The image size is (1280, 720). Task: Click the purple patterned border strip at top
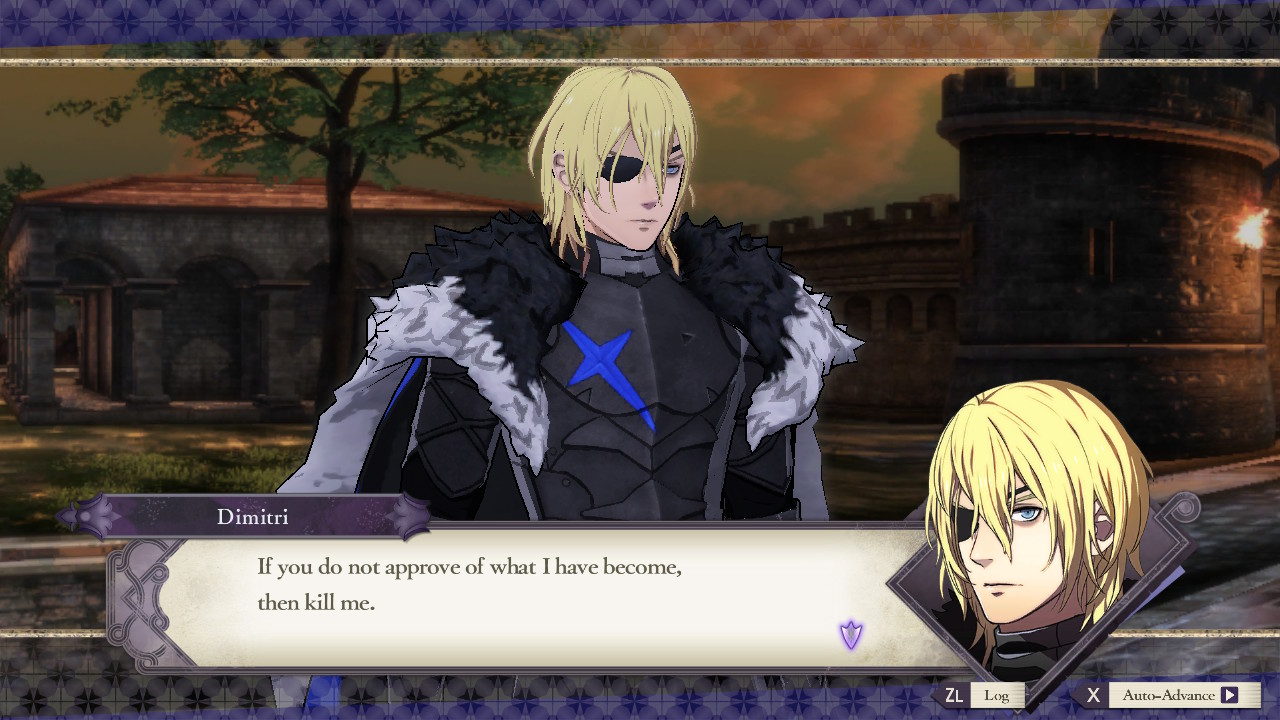[400, 15]
